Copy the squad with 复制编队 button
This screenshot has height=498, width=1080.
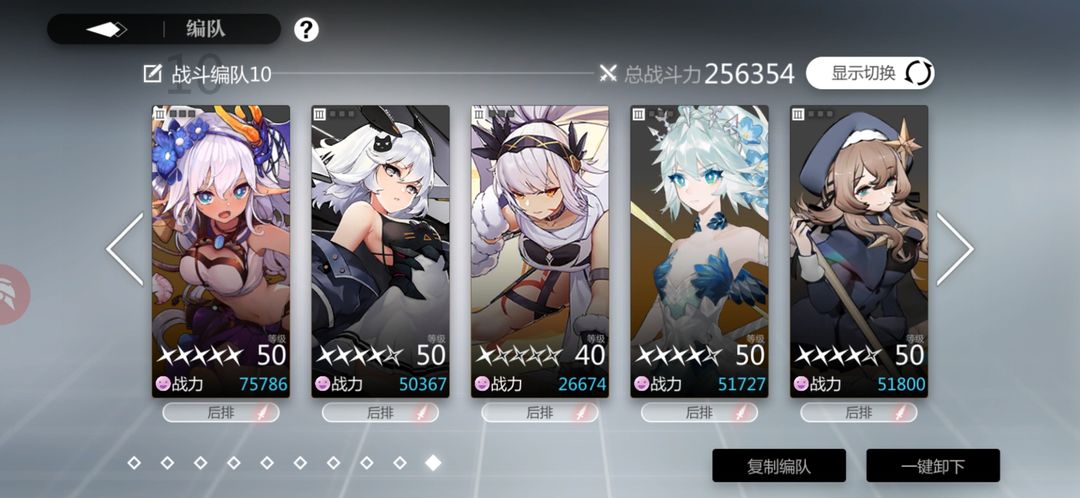[779, 466]
